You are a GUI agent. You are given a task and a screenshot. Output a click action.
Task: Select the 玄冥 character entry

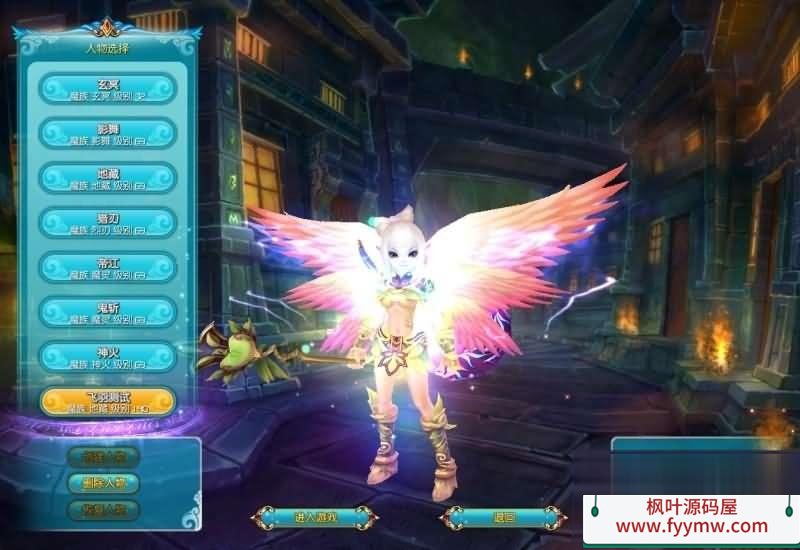click(x=108, y=88)
